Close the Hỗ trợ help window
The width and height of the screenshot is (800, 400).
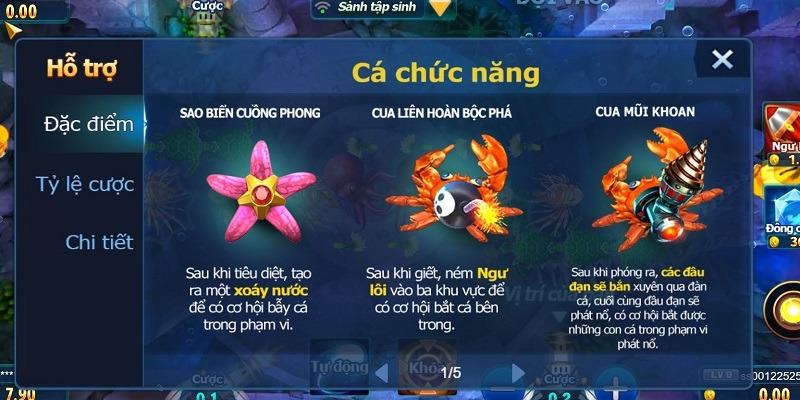click(x=722, y=60)
